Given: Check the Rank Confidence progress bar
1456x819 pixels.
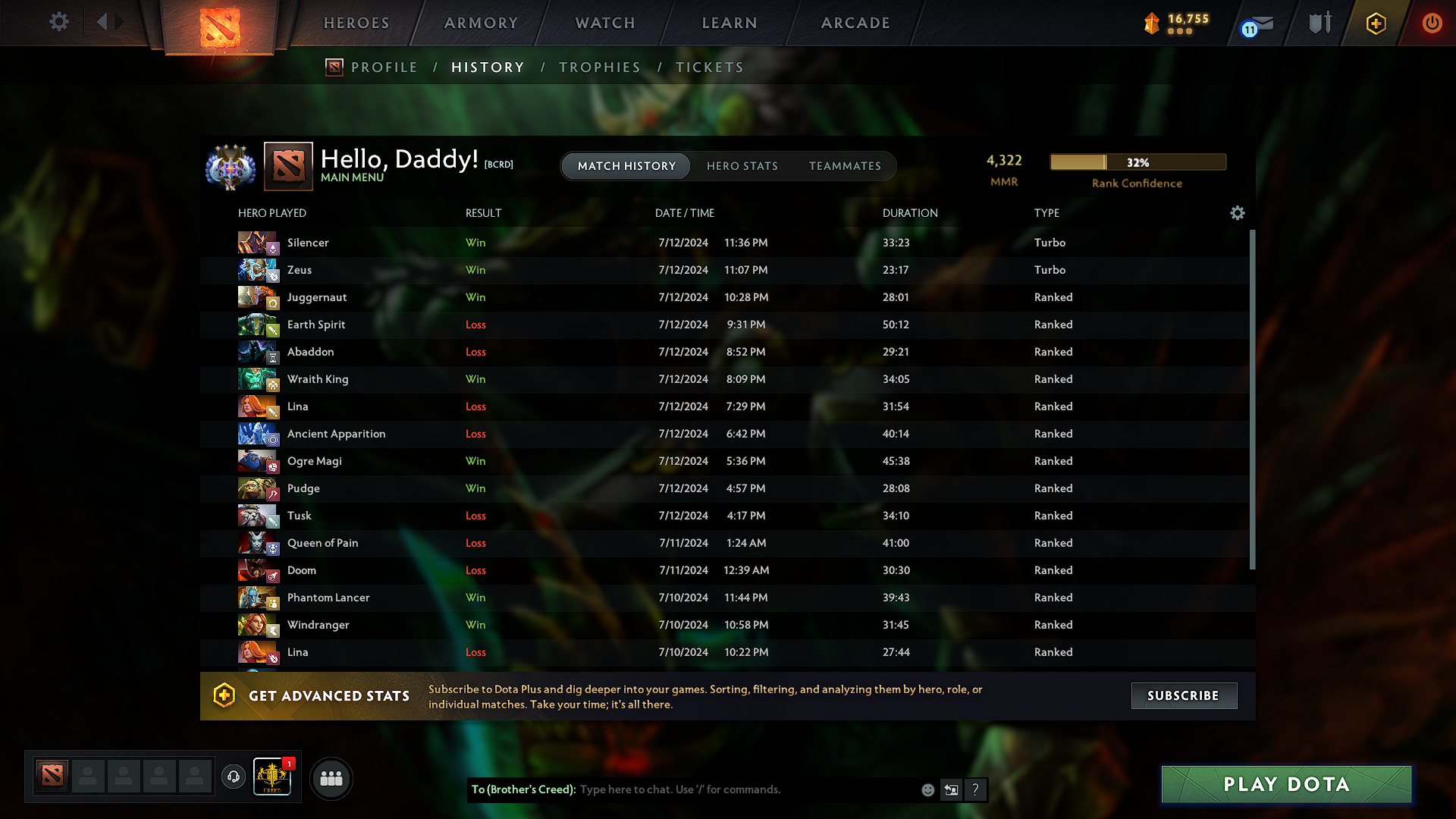Looking at the screenshot, I should pos(1137,162).
